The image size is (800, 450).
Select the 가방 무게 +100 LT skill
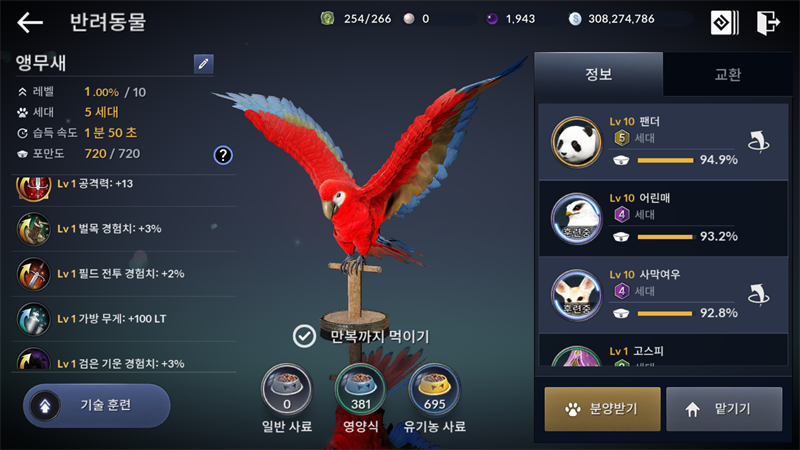pyautogui.click(x=120, y=318)
